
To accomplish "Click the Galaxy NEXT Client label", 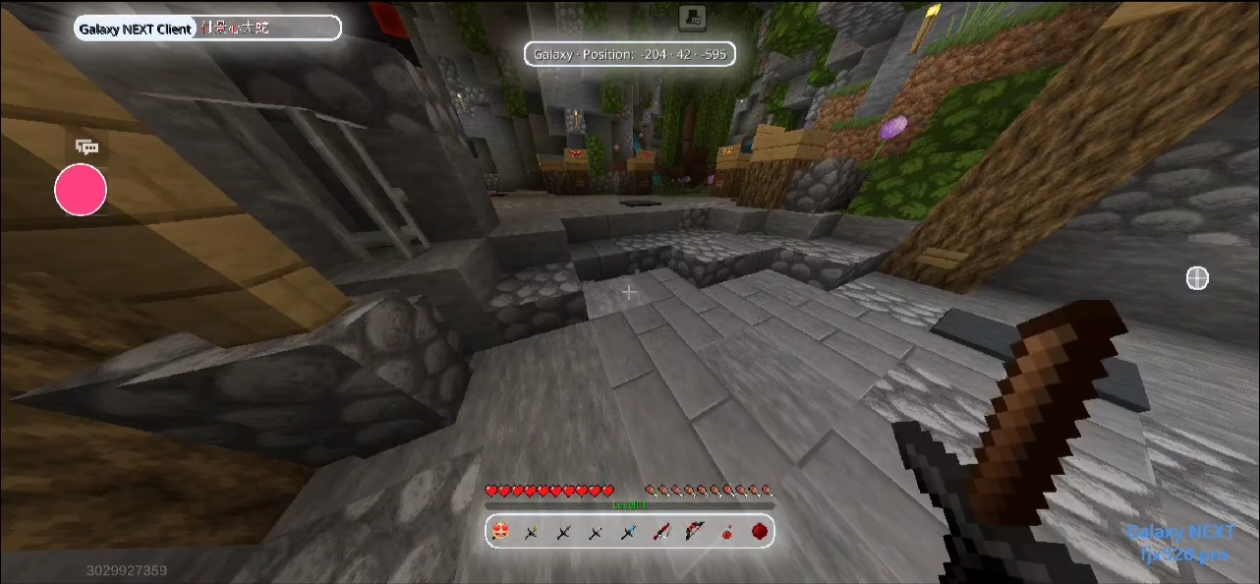I will 136,29.
